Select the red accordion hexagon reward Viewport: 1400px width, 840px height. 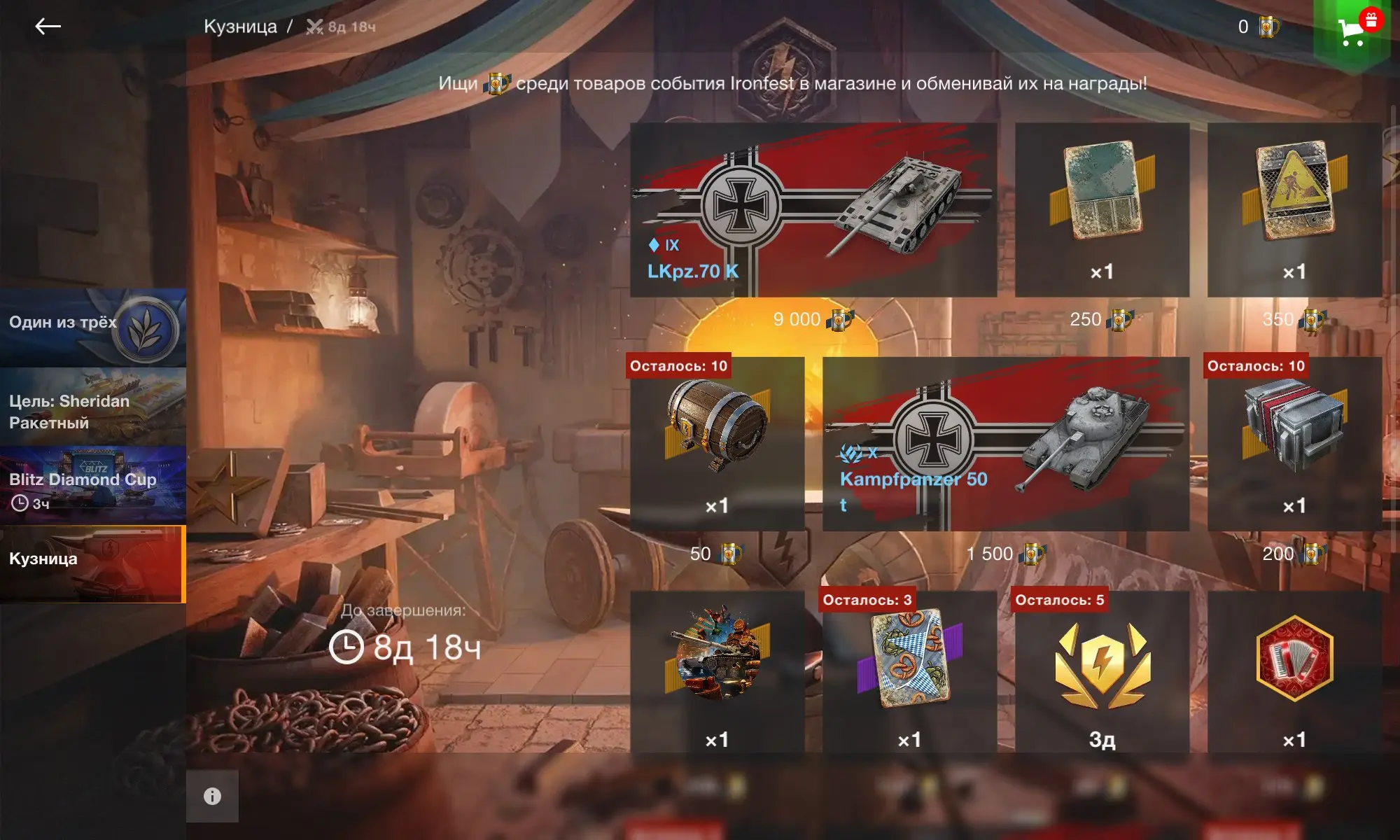pos(1294,672)
